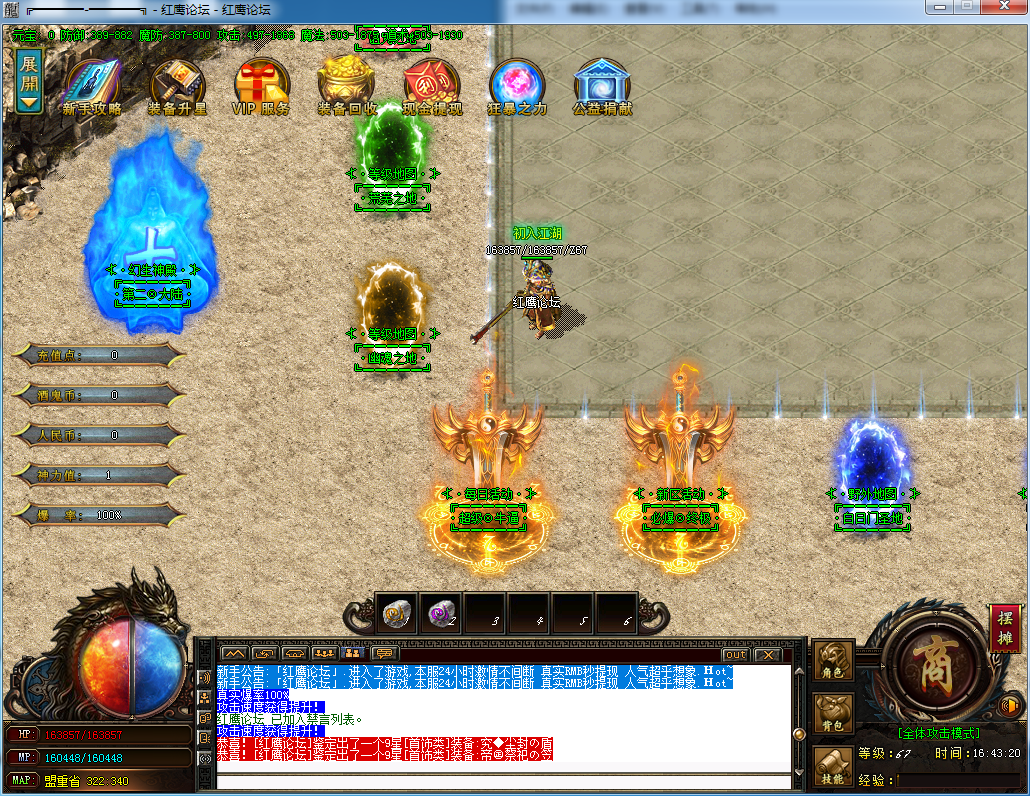The height and width of the screenshot is (796, 1030).
Task: Open the 商 shop medallion
Action: coord(927,668)
